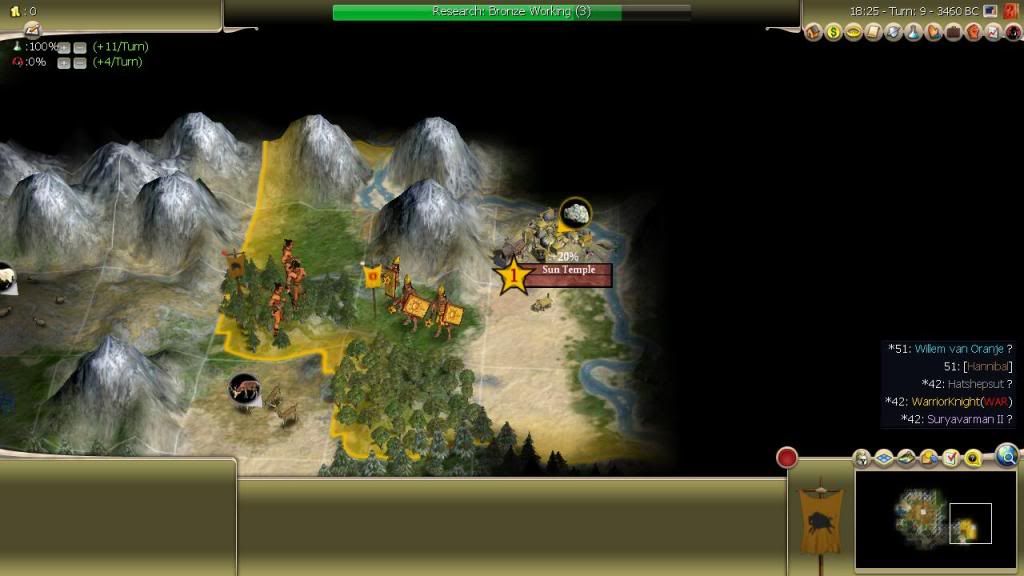Toggle the grid tile display
The image size is (1024, 576).
click(x=884, y=458)
